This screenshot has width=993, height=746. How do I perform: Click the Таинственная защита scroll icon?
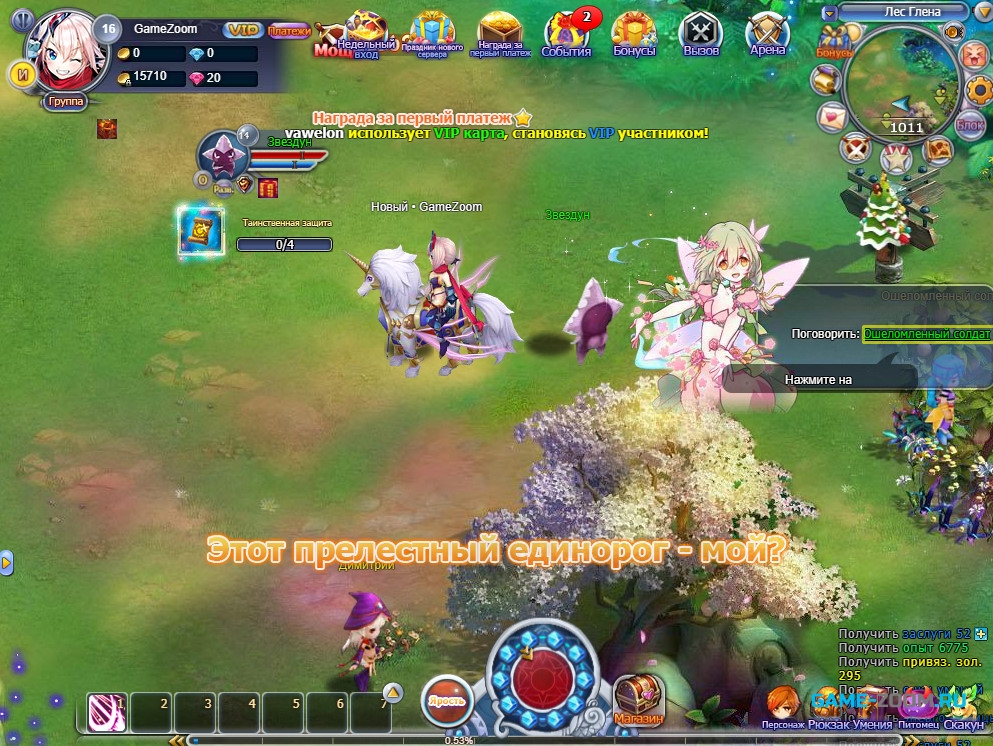[x=199, y=229]
